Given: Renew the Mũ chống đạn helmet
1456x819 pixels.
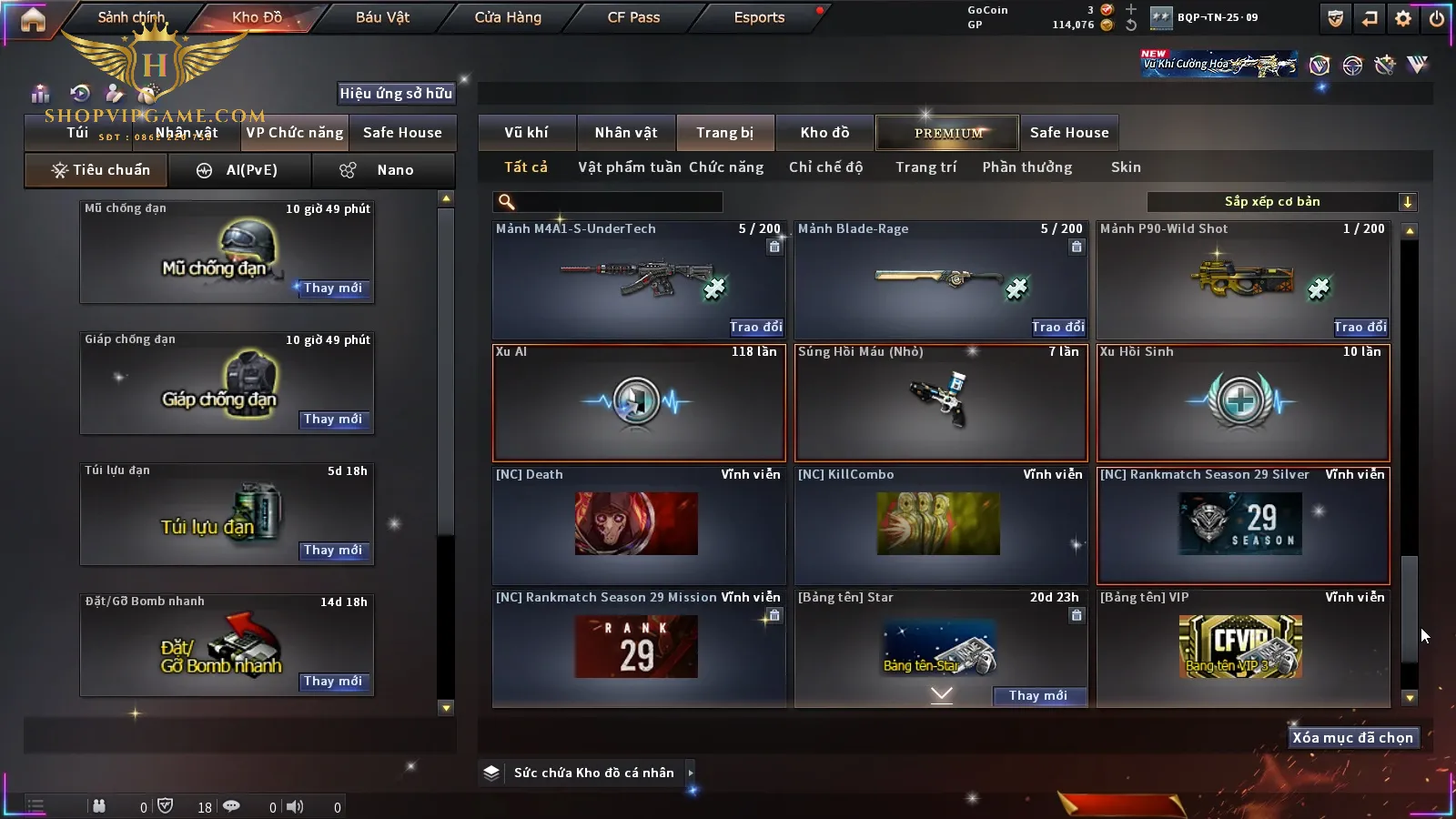Looking at the screenshot, I should (x=333, y=288).
